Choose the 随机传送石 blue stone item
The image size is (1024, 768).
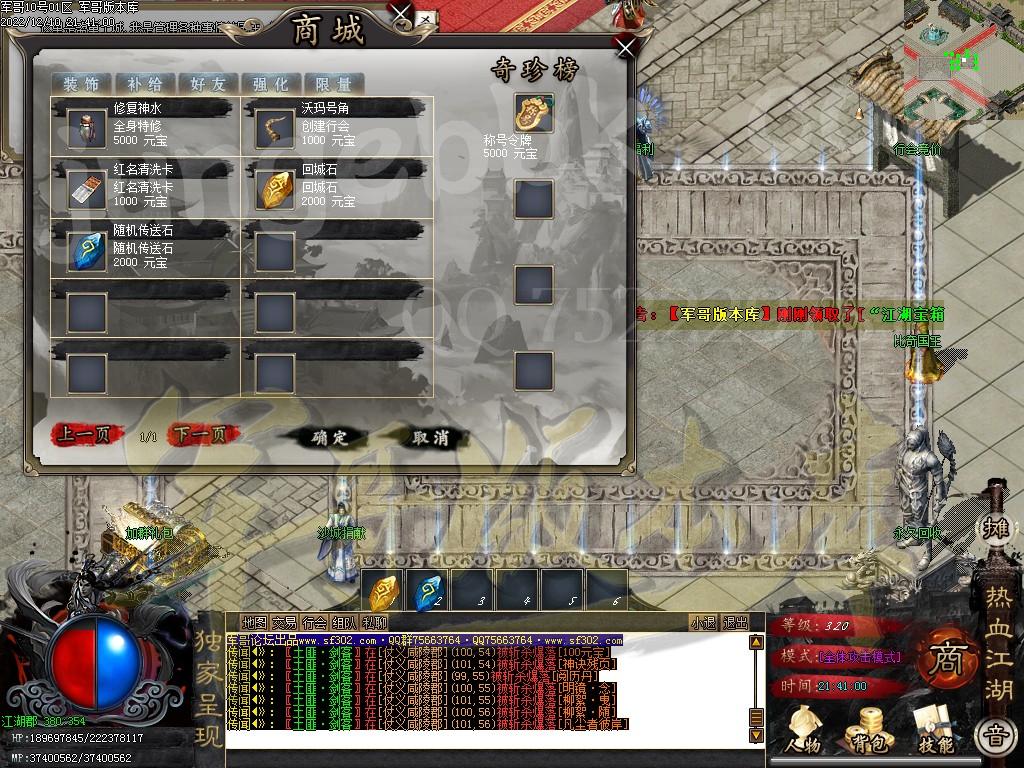(87, 251)
